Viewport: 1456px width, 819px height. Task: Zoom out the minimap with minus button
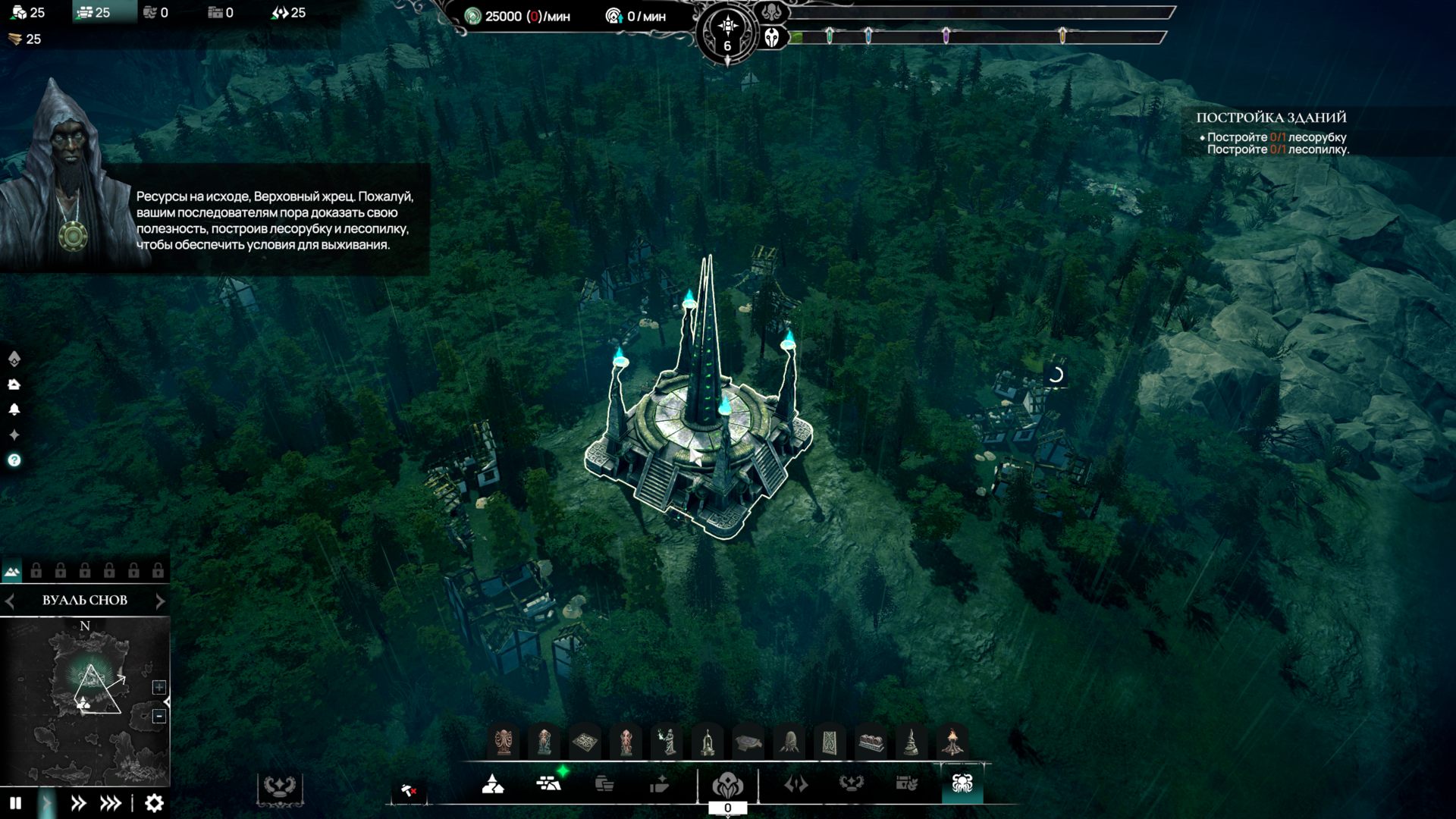coord(159,716)
